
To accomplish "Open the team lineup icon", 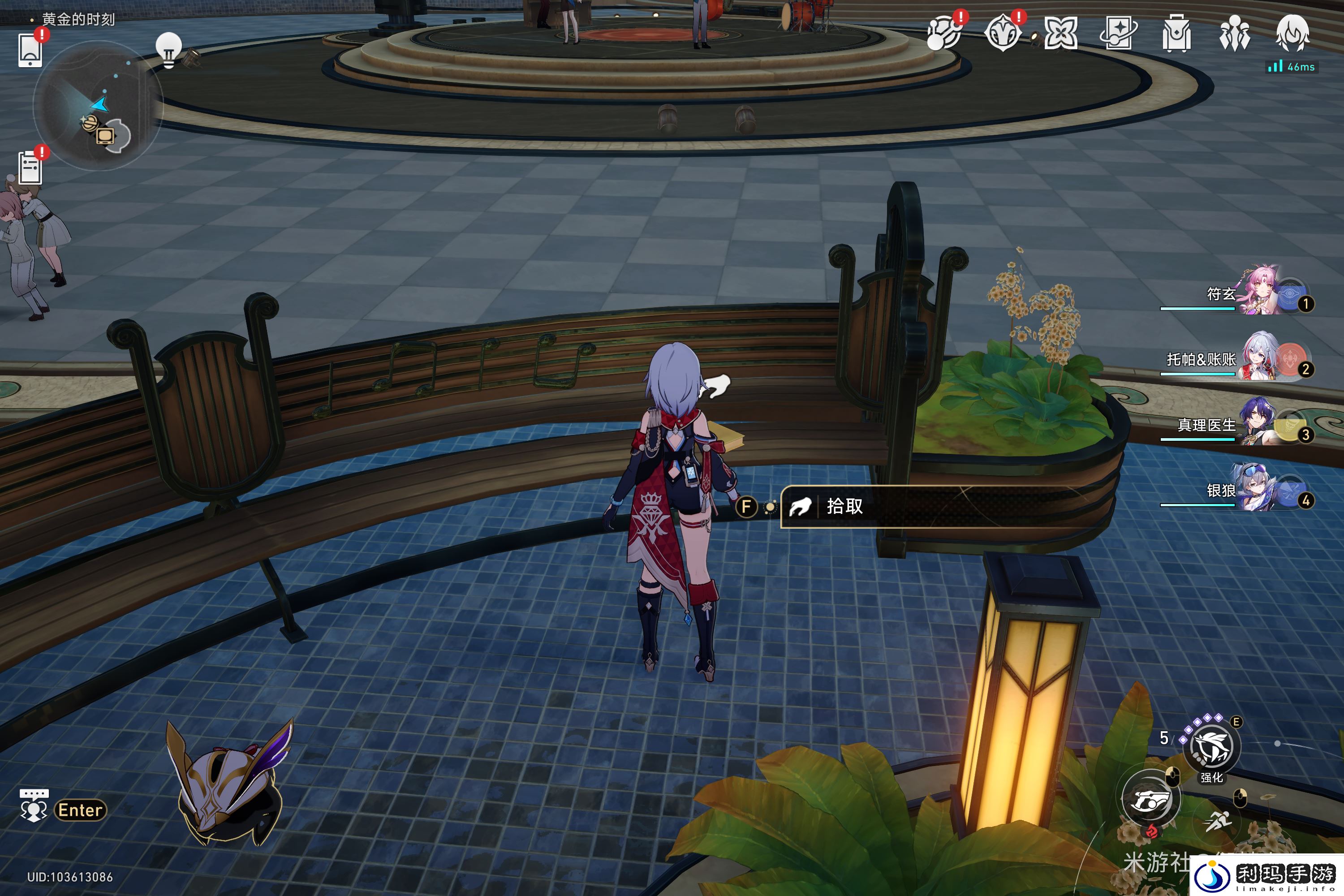I will (x=1234, y=33).
